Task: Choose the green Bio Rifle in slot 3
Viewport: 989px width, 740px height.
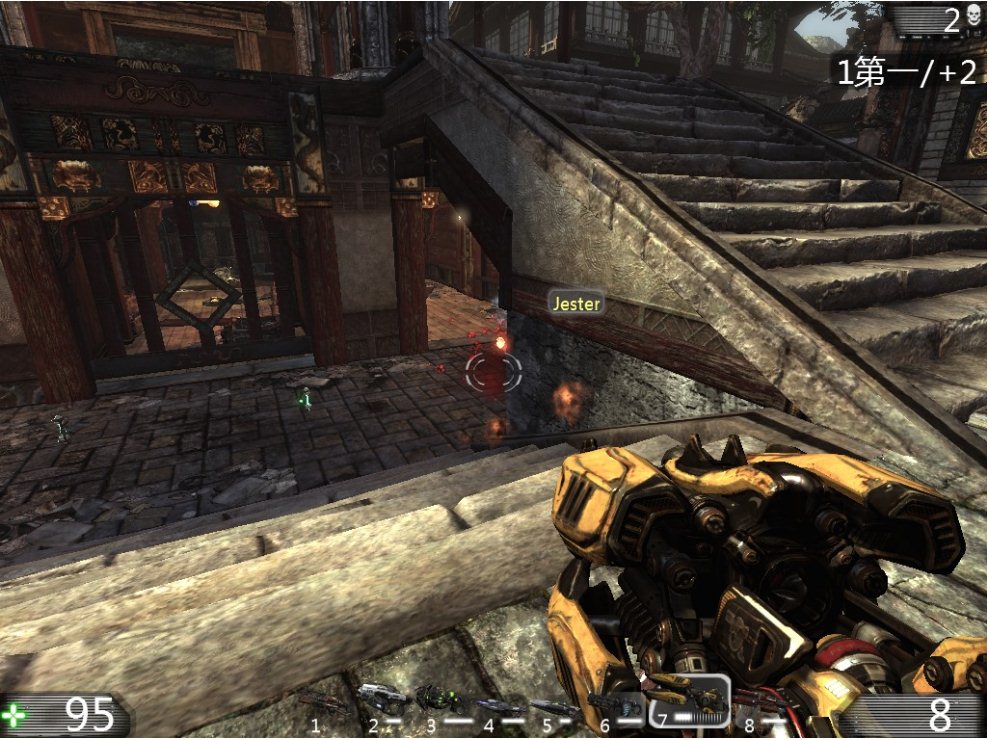Action: 438,699
